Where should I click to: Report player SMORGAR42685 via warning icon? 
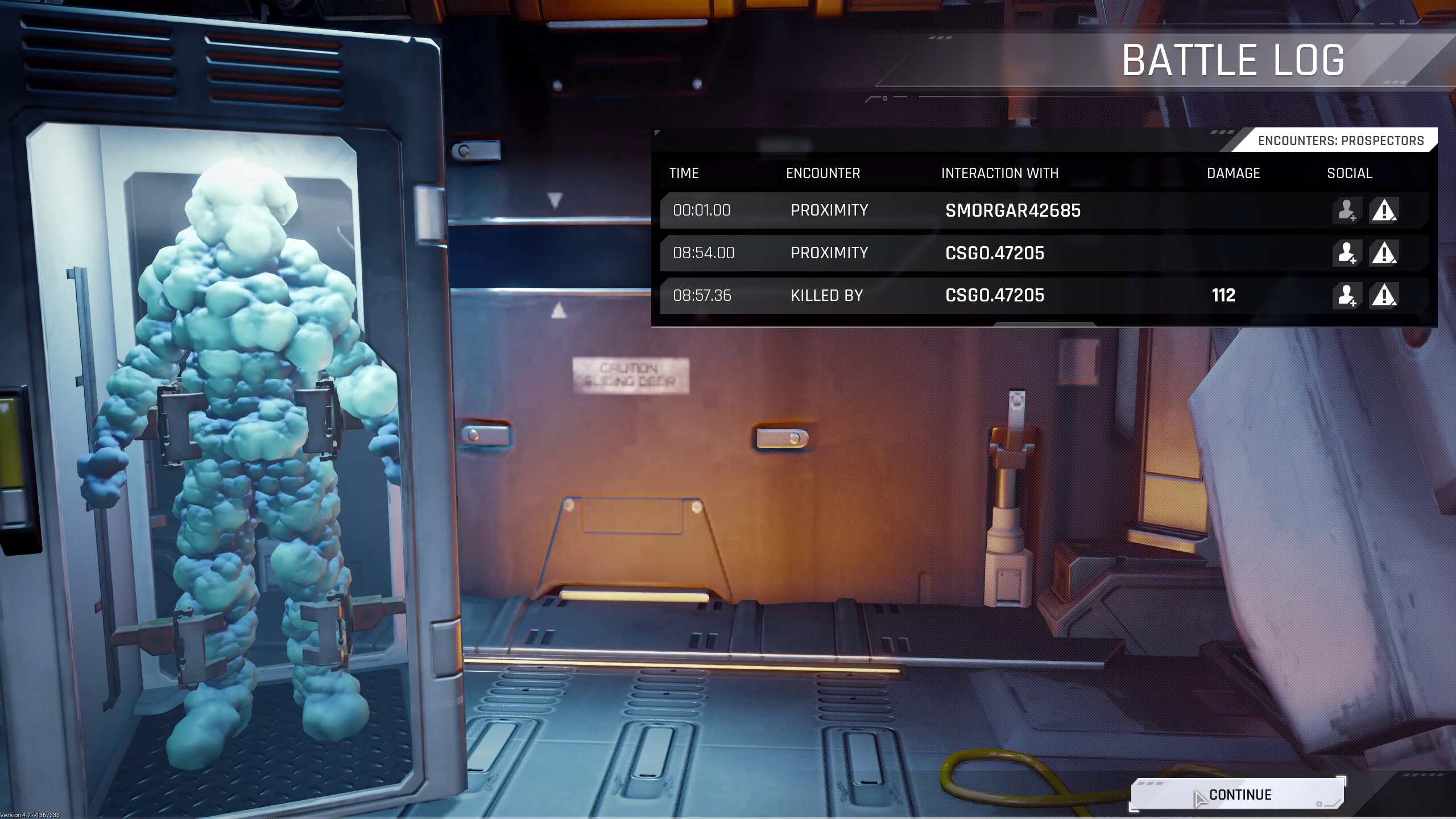point(1383,210)
